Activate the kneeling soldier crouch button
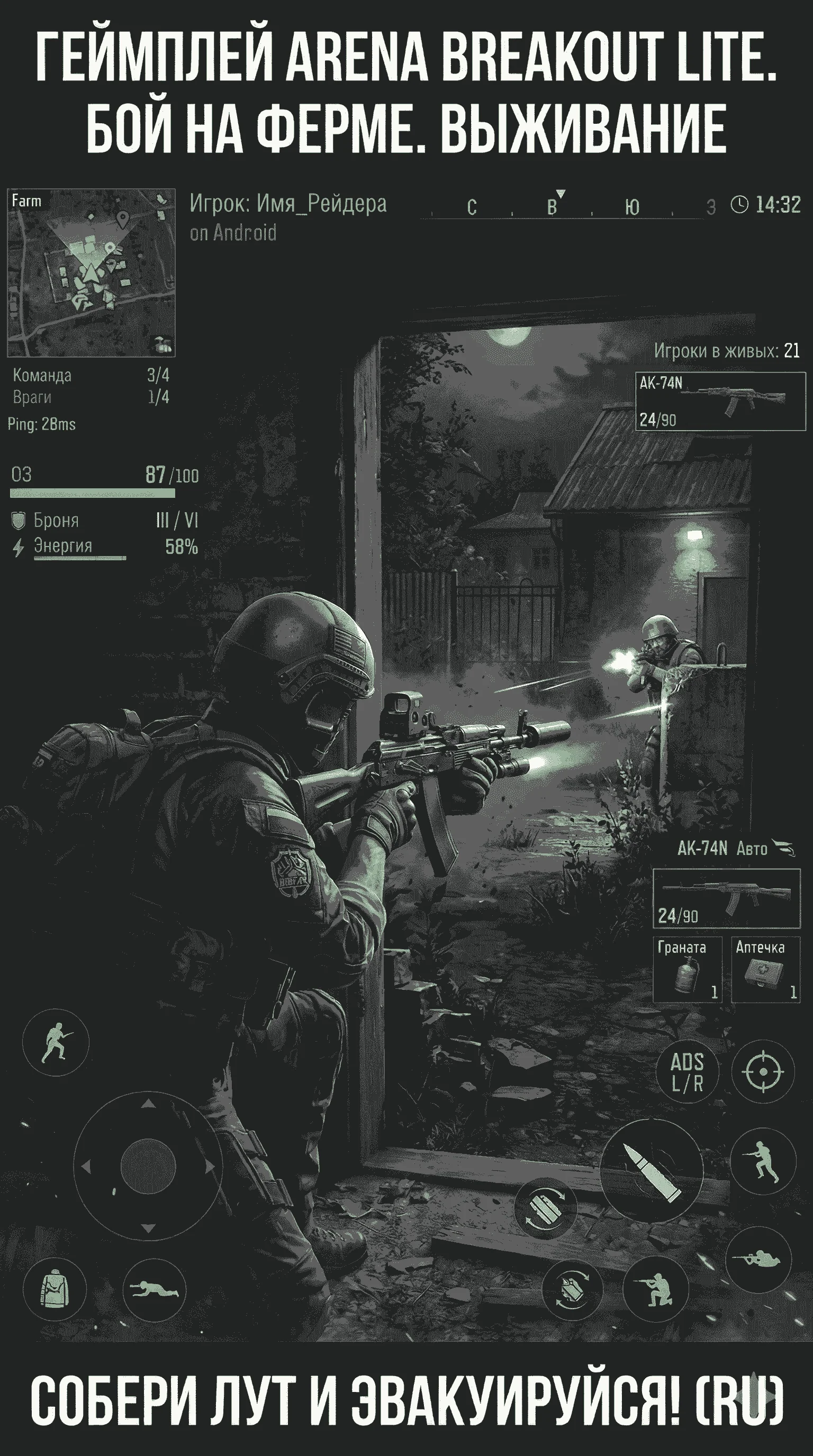The image size is (813, 1456). click(656, 1289)
